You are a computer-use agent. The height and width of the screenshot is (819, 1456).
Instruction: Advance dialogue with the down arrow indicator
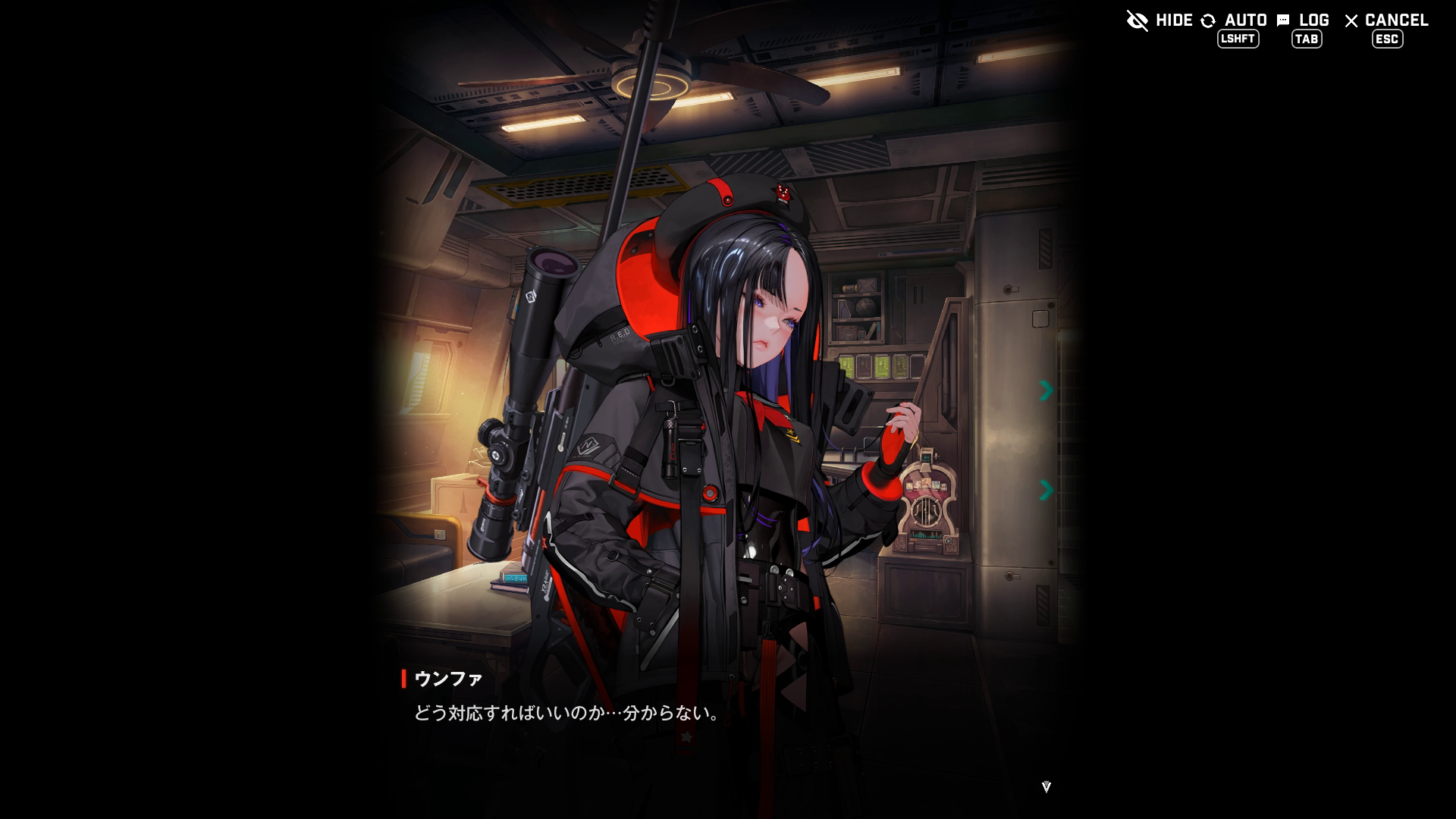click(1046, 787)
